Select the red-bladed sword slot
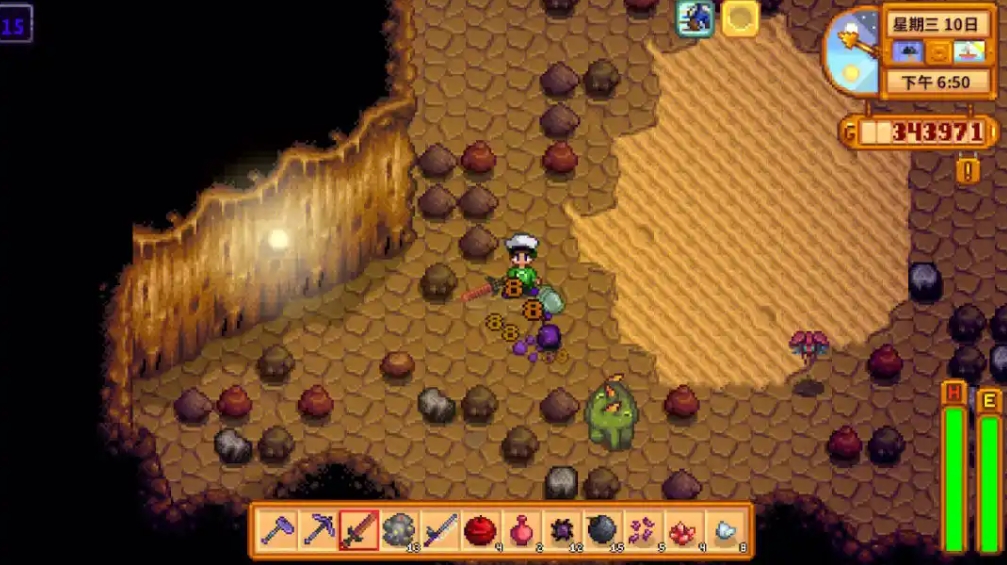This screenshot has height=565, width=1007. pyautogui.click(x=358, y=530)
